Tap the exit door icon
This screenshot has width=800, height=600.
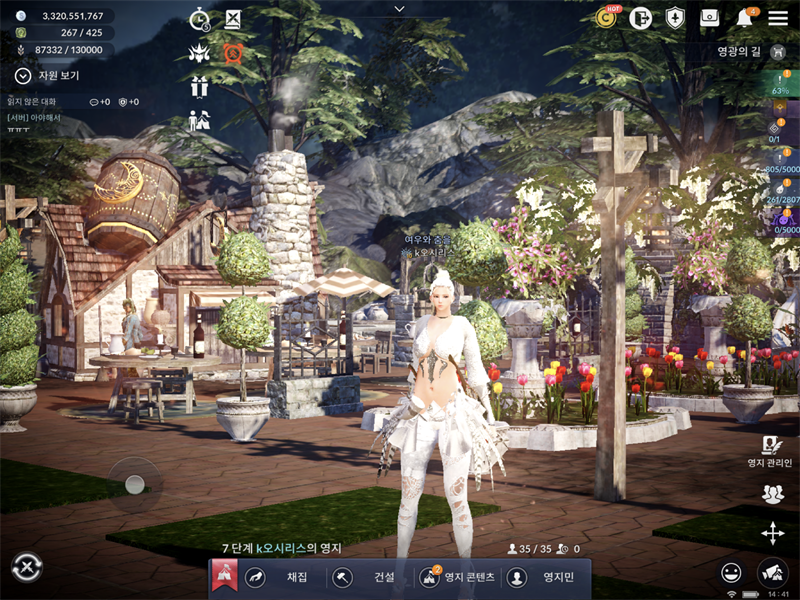pos(641,17)
